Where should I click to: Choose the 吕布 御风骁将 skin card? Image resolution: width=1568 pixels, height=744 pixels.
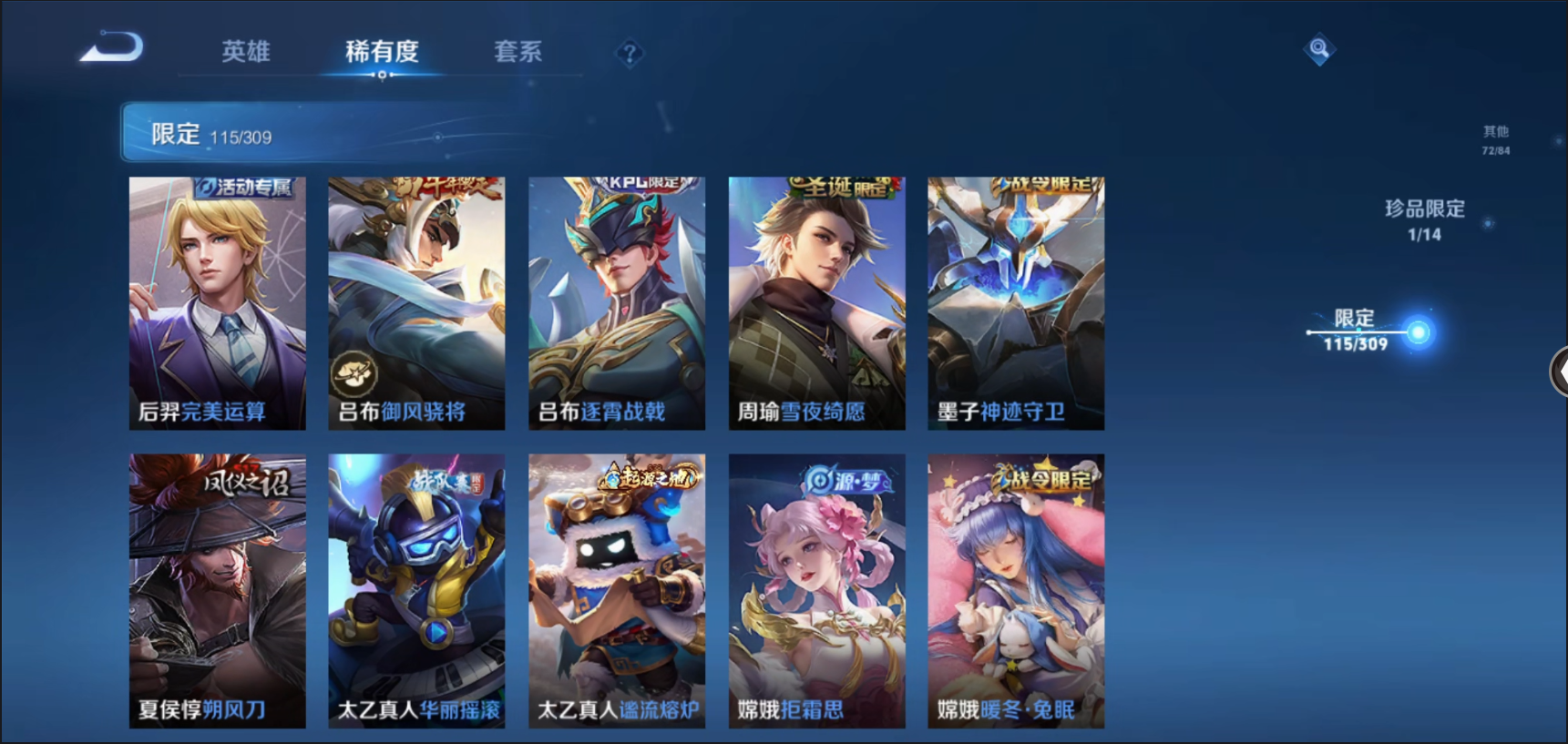[x=416, y=303]
